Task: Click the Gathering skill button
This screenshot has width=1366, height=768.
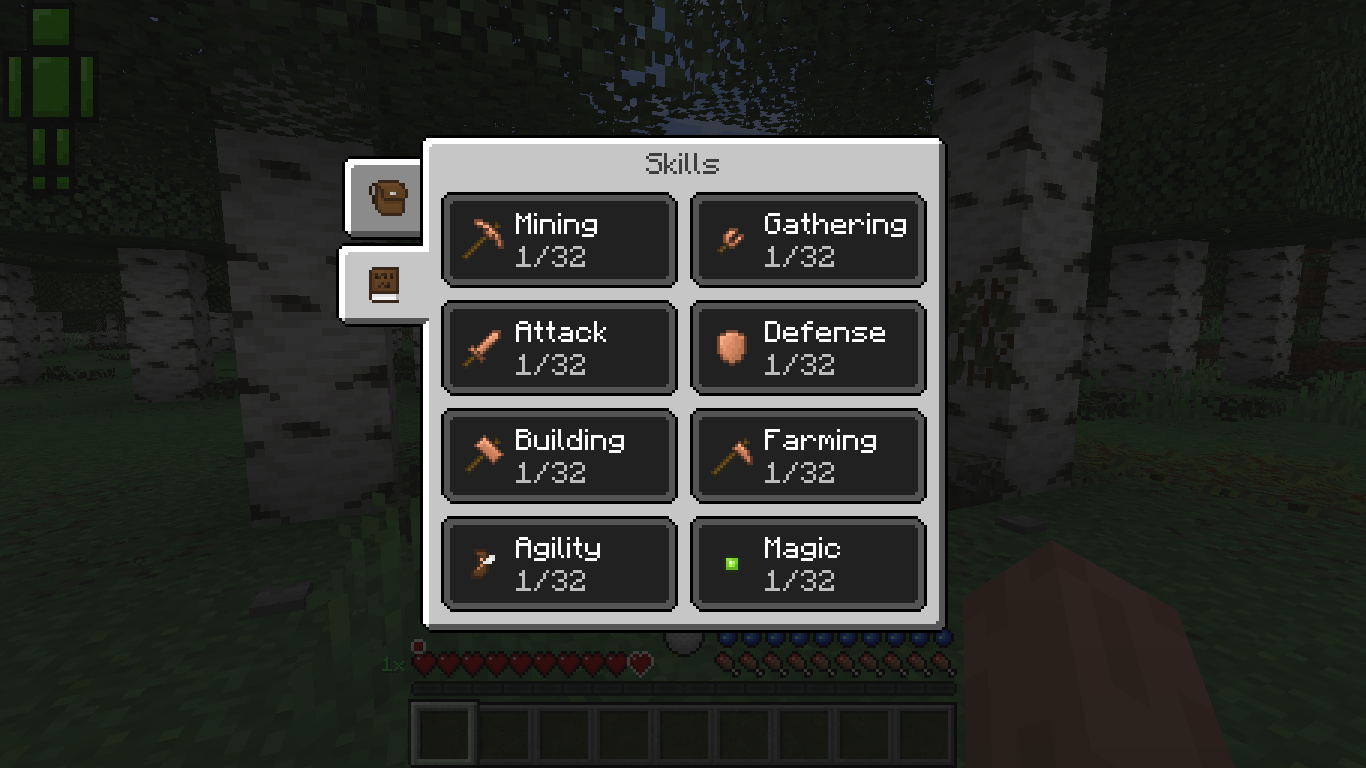Action: point(808,240)
